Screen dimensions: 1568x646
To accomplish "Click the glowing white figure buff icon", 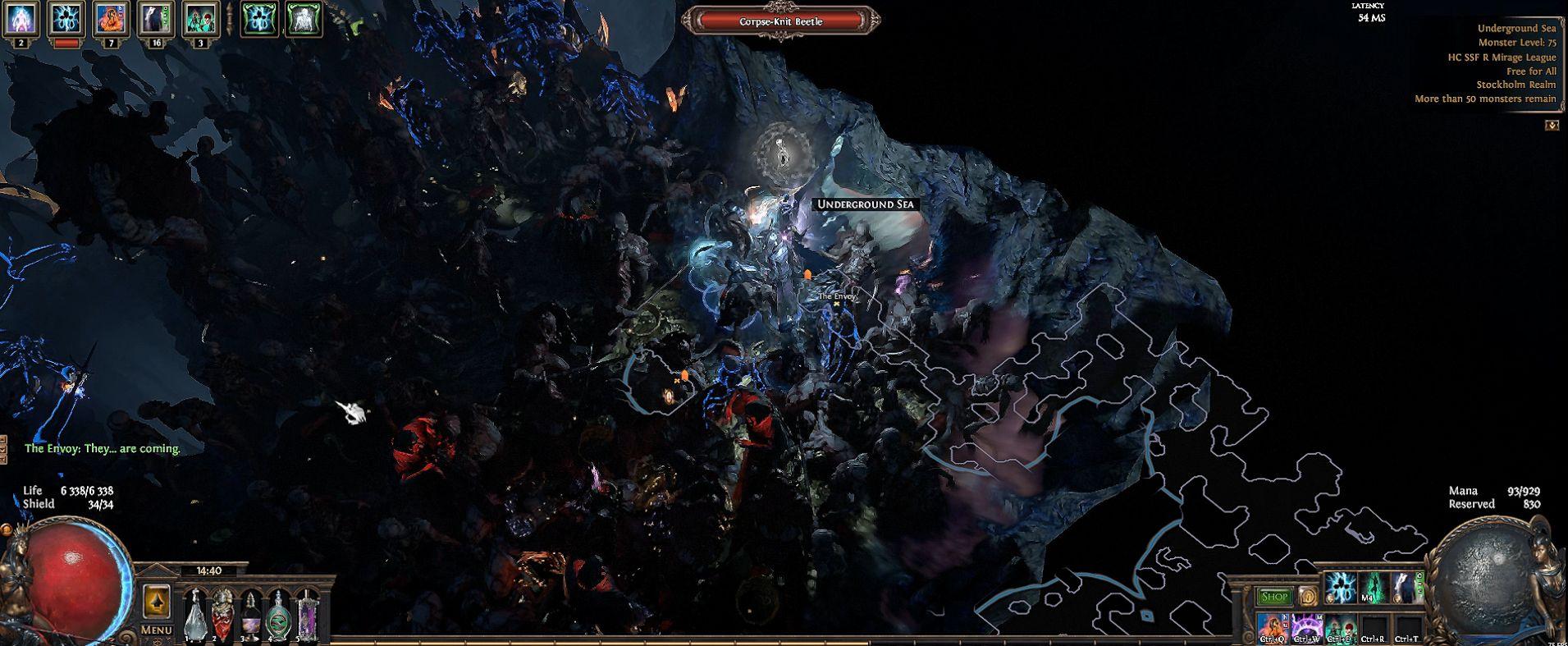I will [x=20, y=19].
